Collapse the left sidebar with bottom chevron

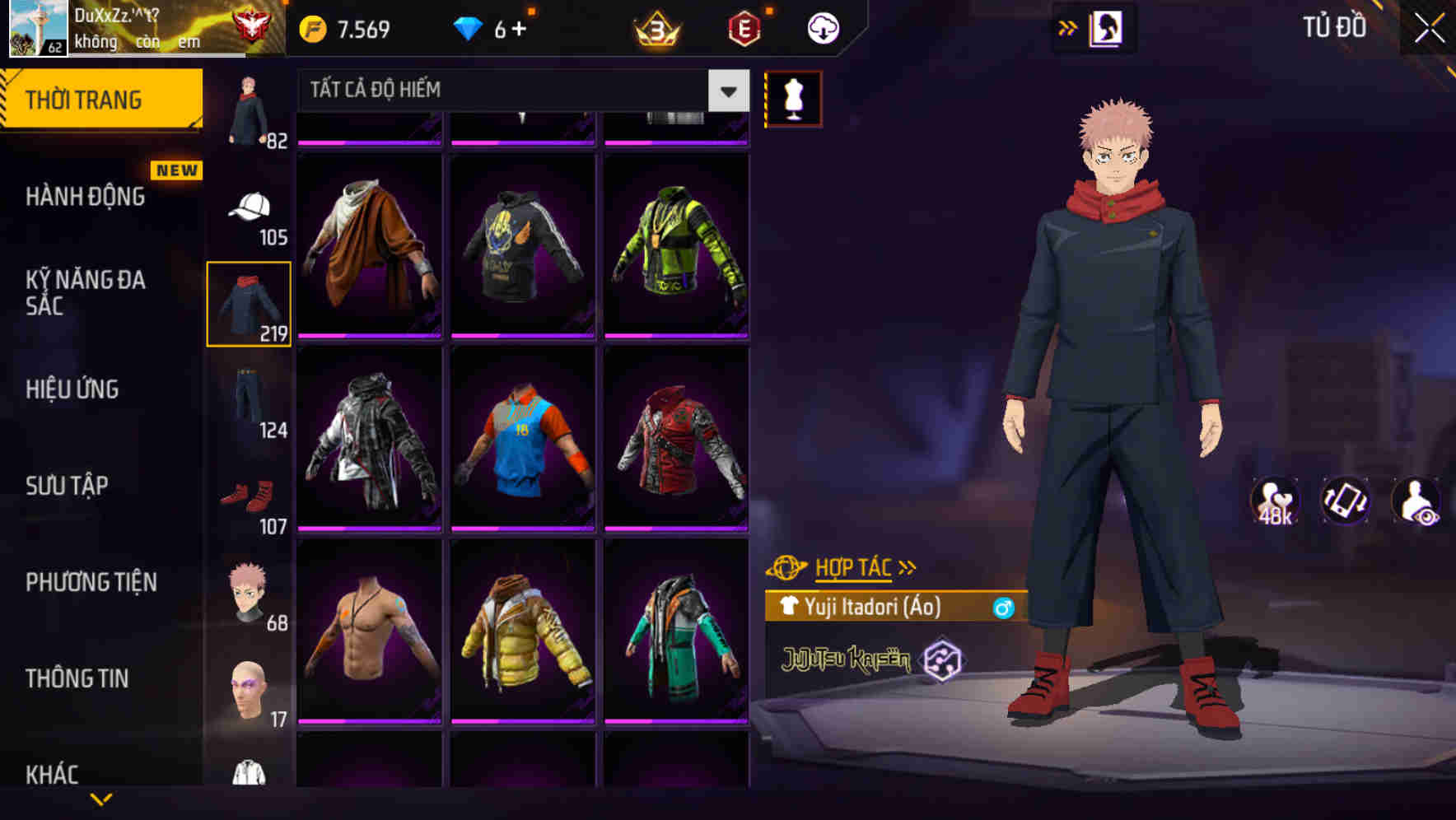click(101, 799)
